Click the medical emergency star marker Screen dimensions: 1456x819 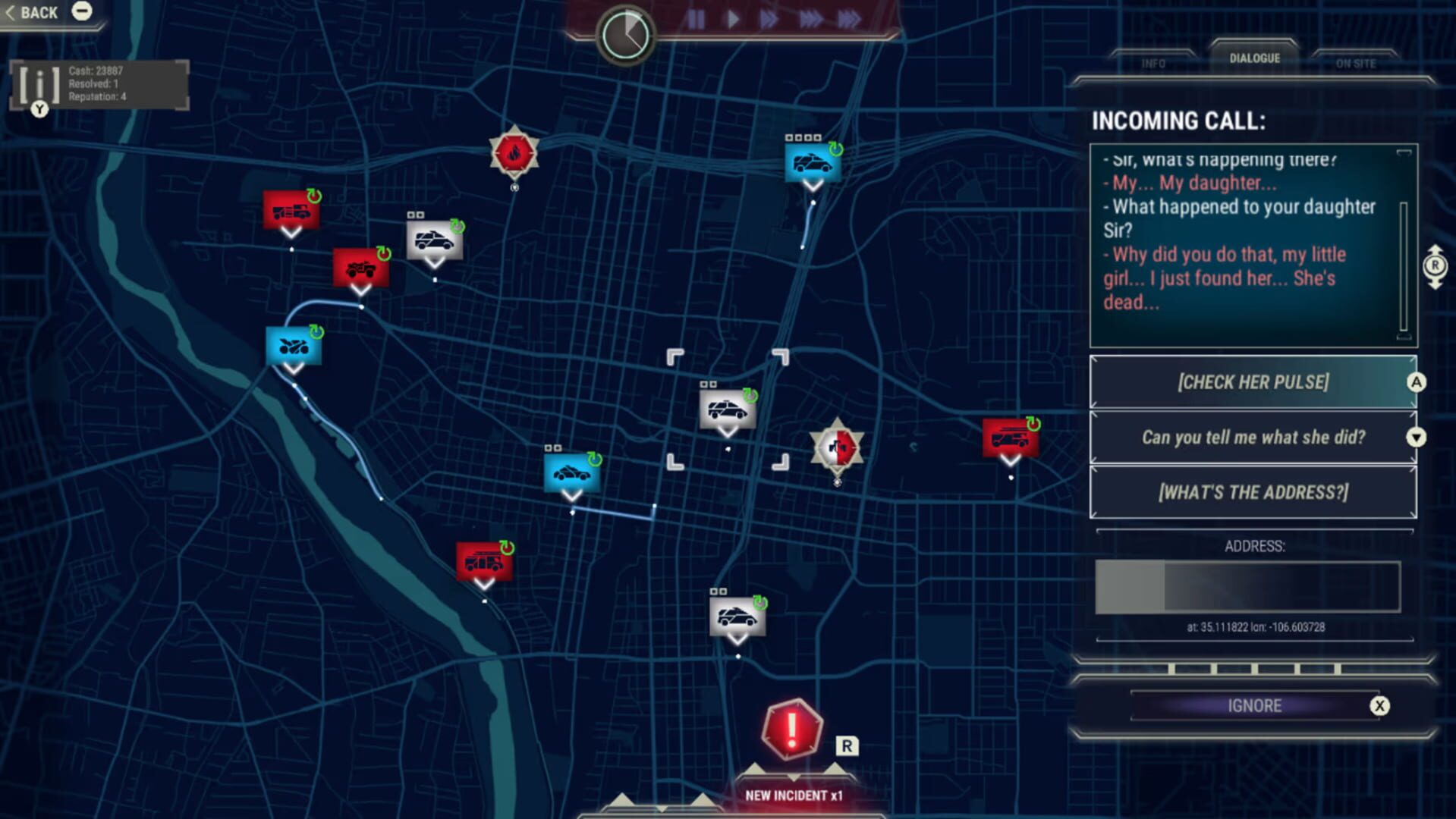click(836, 447)
